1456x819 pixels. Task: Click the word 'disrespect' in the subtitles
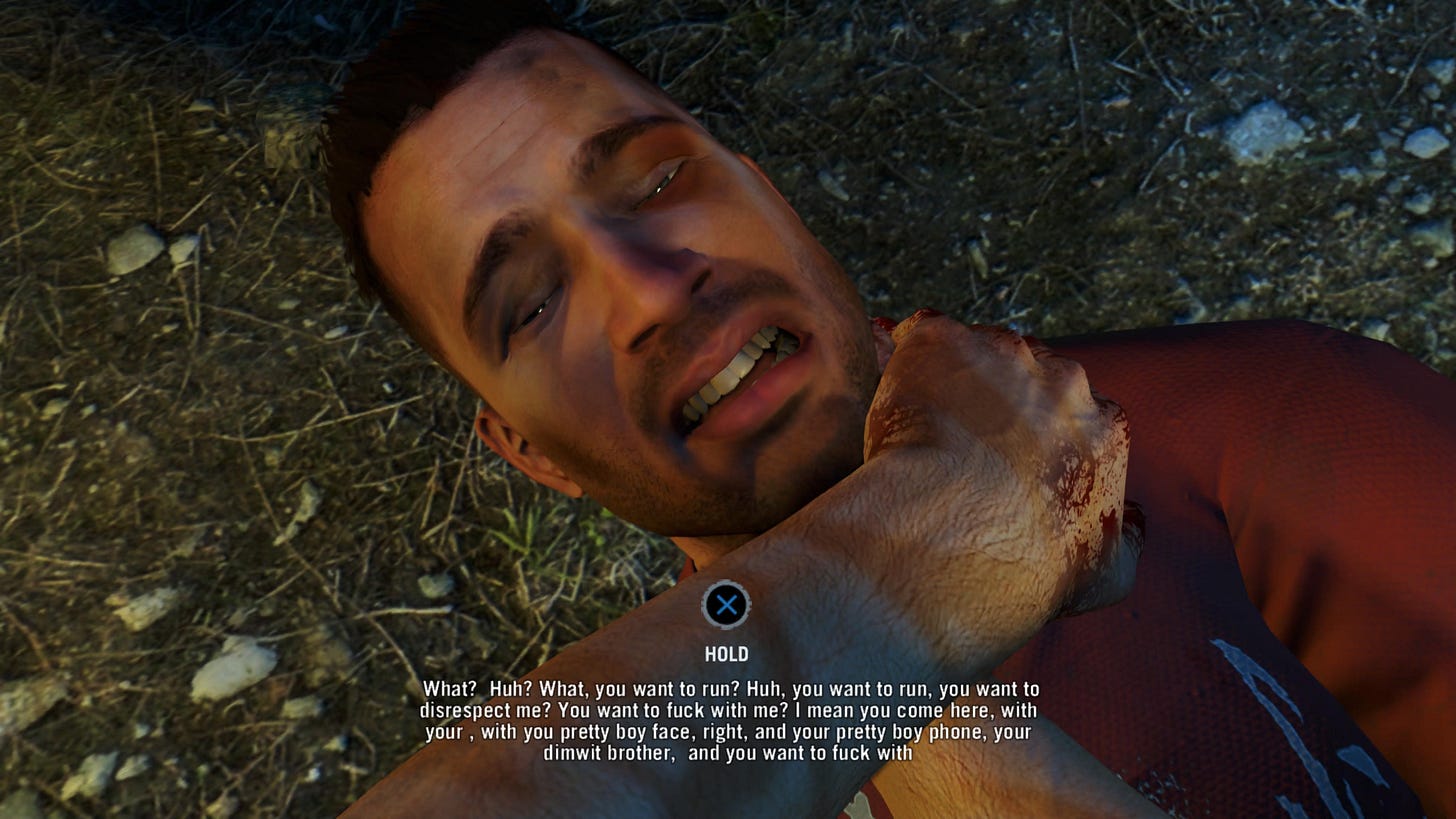(466, 712)
